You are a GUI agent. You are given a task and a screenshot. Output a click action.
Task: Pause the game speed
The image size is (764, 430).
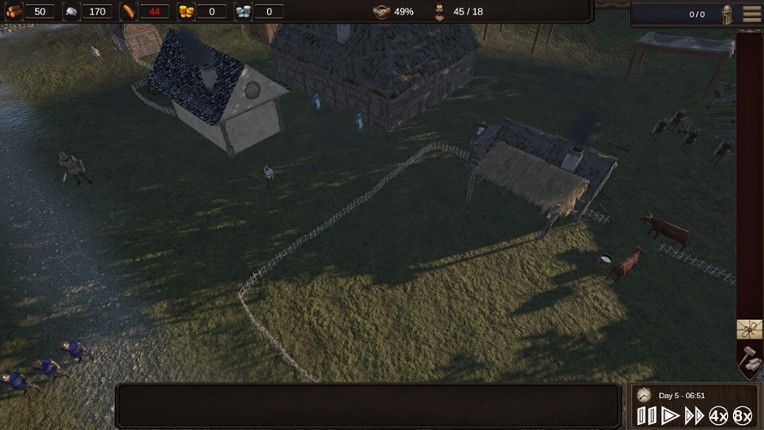(x=646, y=416)
